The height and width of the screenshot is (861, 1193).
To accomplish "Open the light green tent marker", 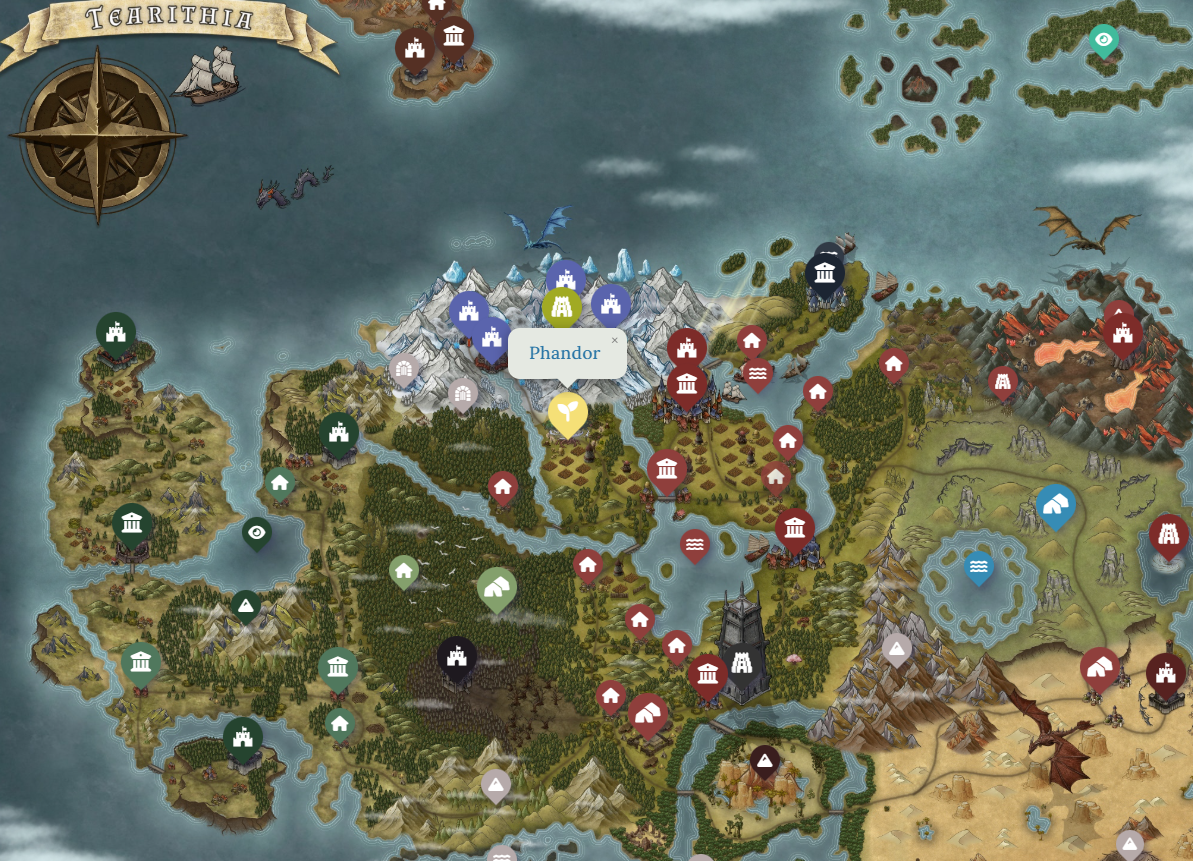I will tap(496, 588).
